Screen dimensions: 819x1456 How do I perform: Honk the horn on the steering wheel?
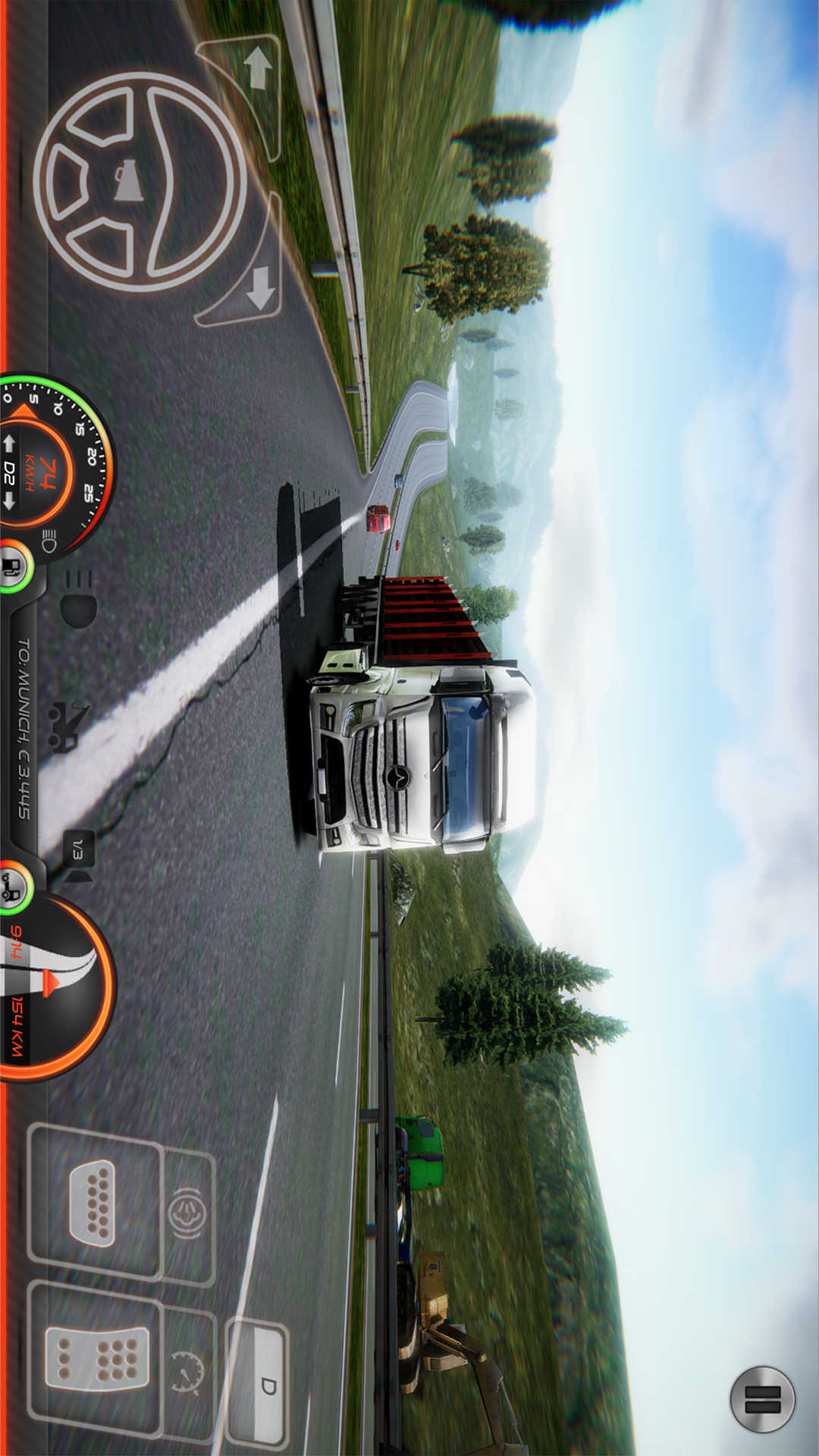pos(129,182)
